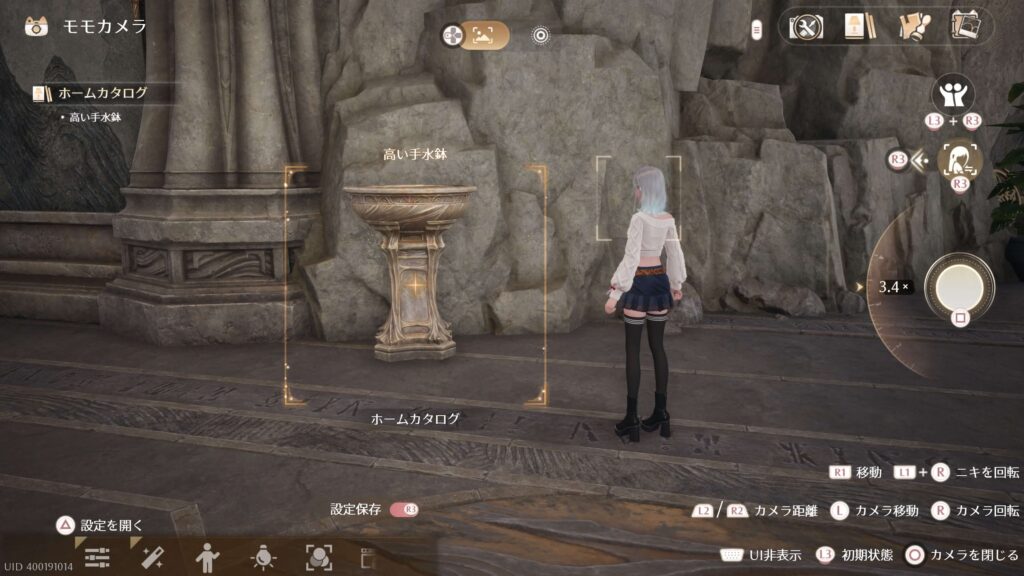Screen dimensions: 1024x576
Task: Select the character pose tab
Action: (207, 557)
